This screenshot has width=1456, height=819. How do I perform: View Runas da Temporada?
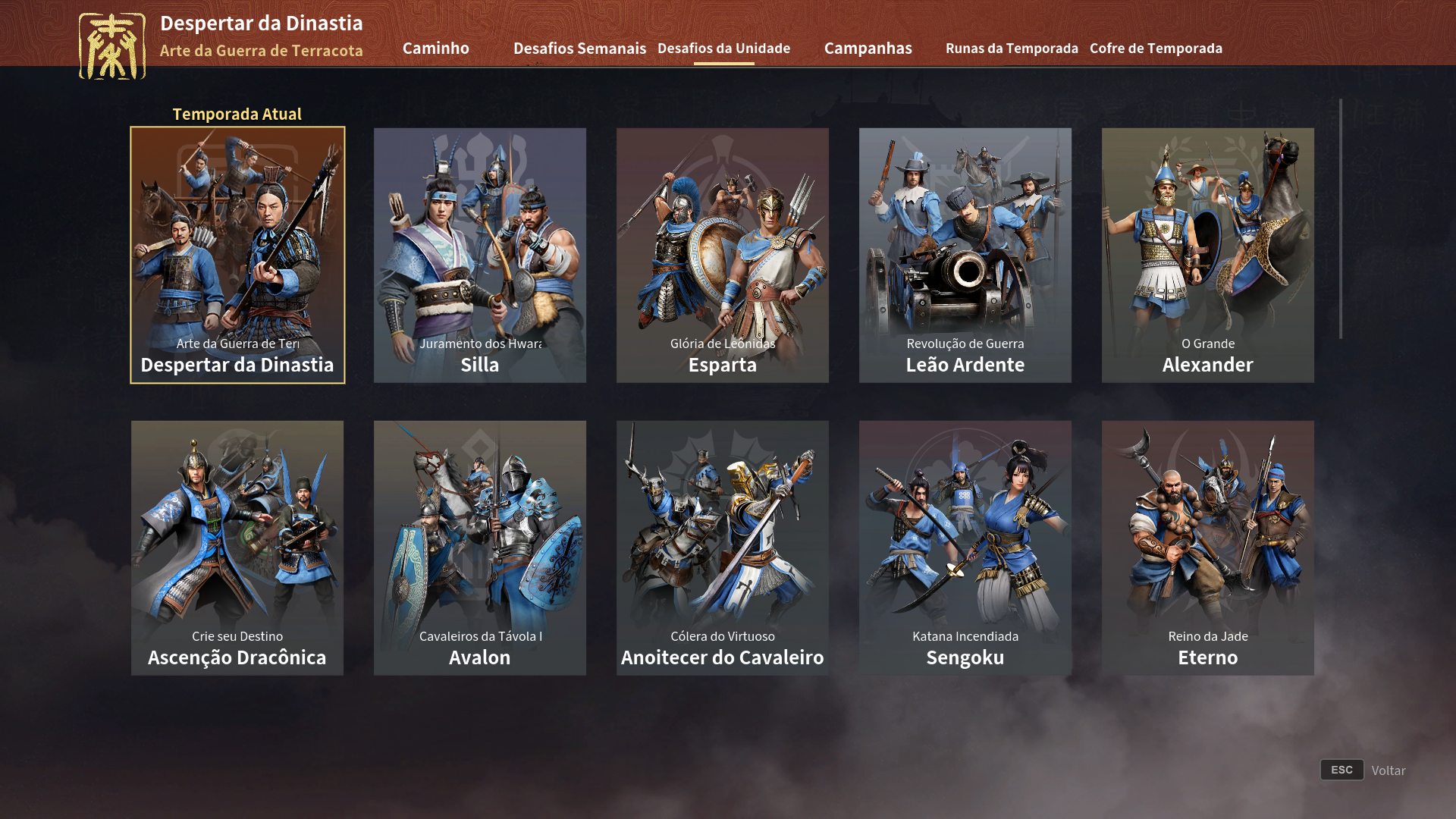click(1012, 48)
